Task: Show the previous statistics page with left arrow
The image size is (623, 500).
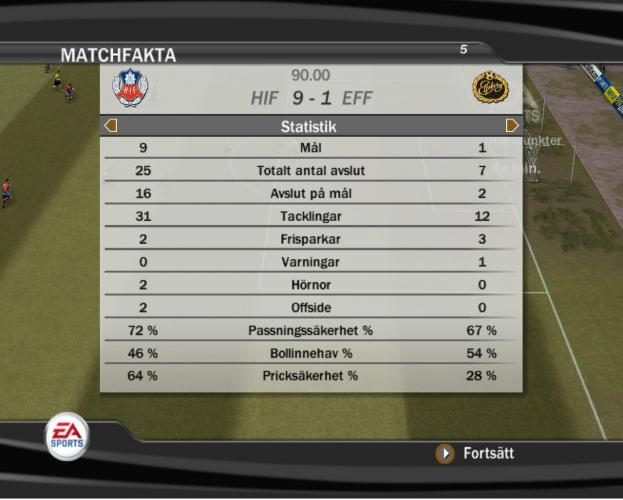Action: 111,126
